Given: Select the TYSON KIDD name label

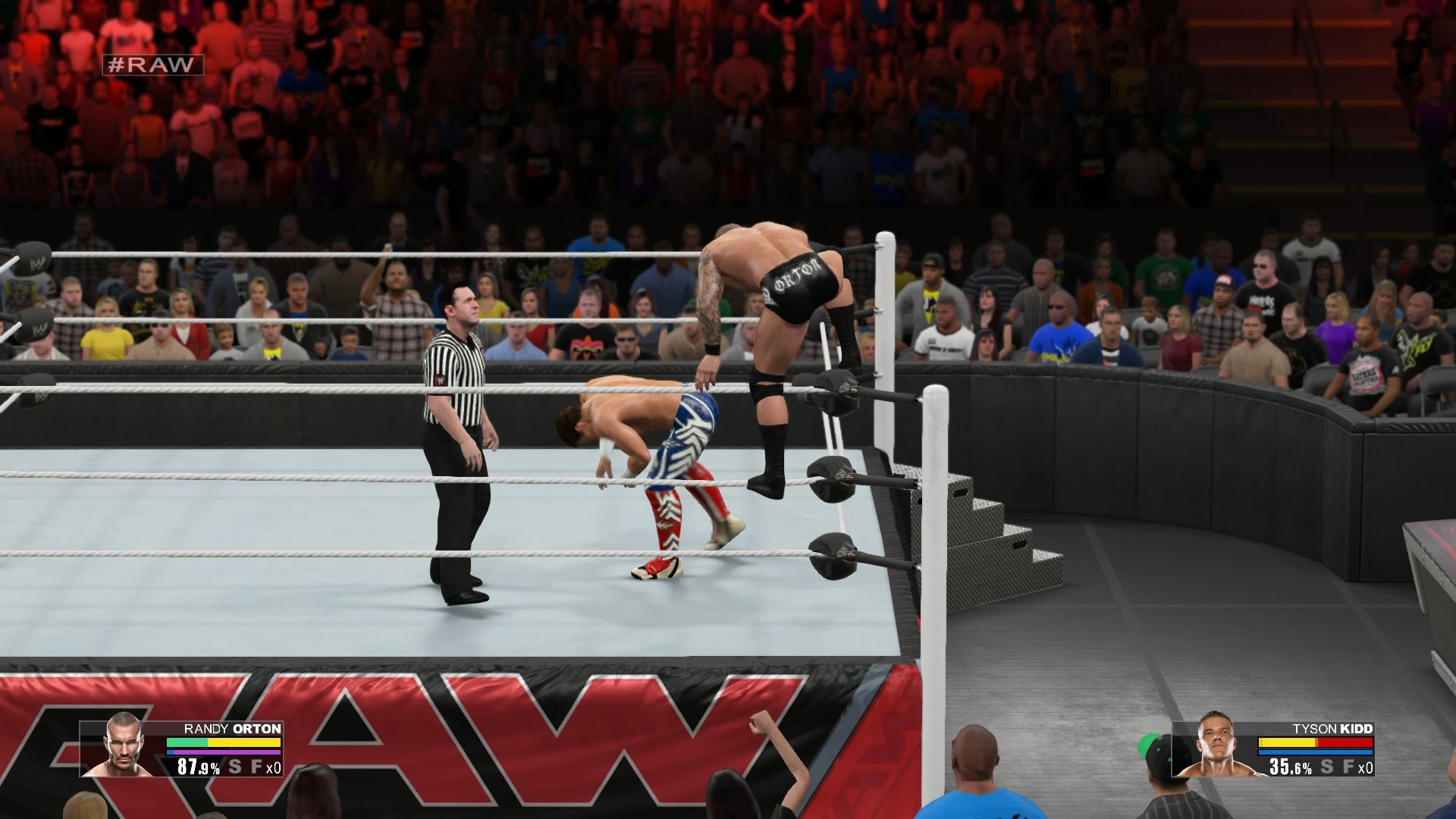Looking at the screenshot, I should point(1332,729).
